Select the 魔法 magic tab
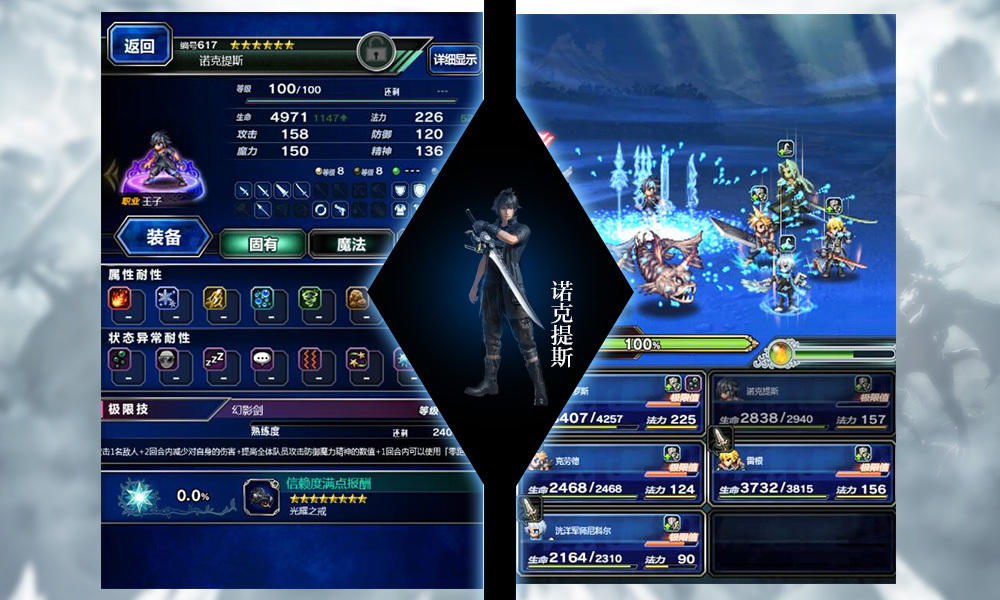 coord(350,243)
